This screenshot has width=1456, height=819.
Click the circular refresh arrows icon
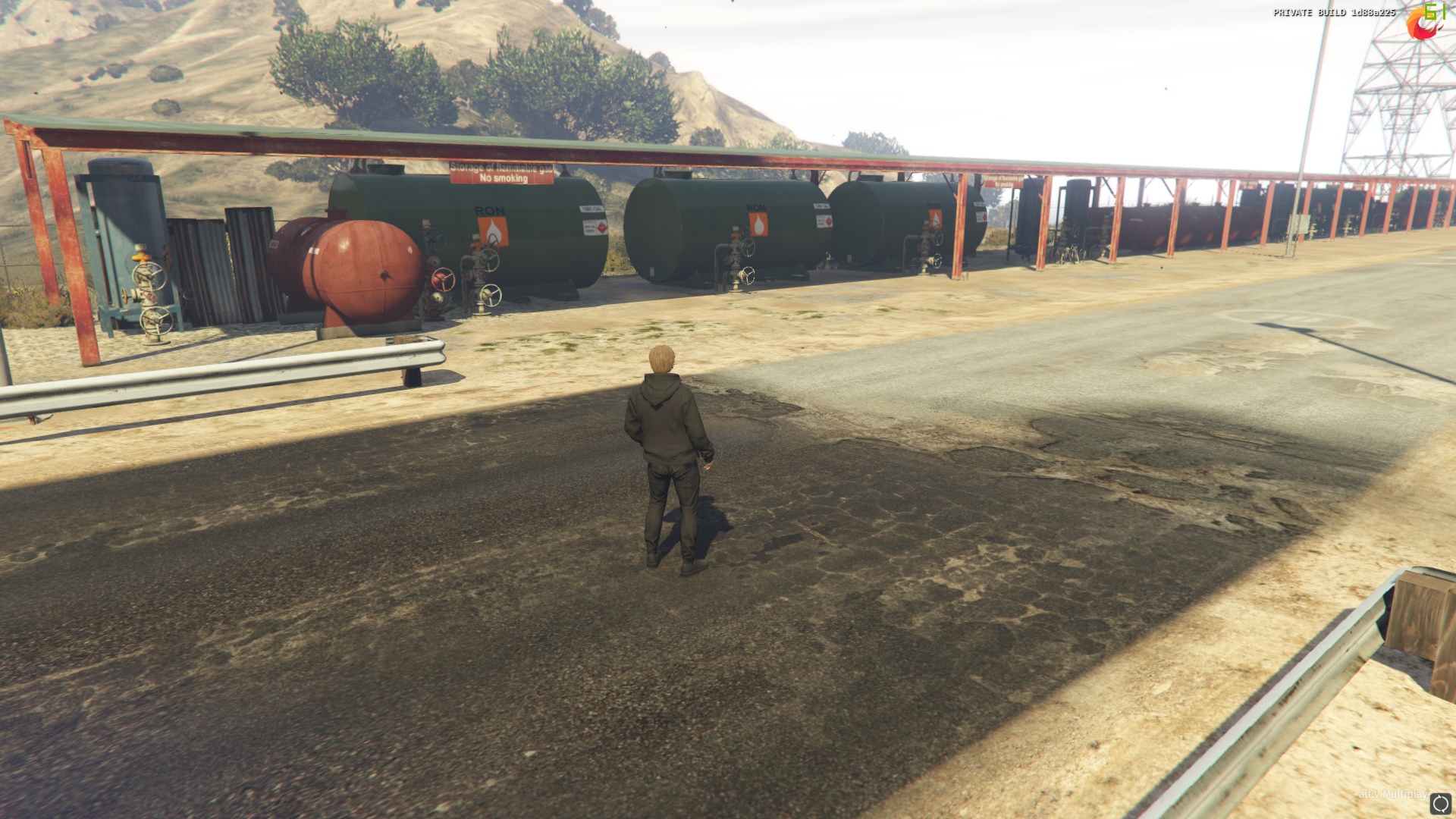click(1440, 804)
